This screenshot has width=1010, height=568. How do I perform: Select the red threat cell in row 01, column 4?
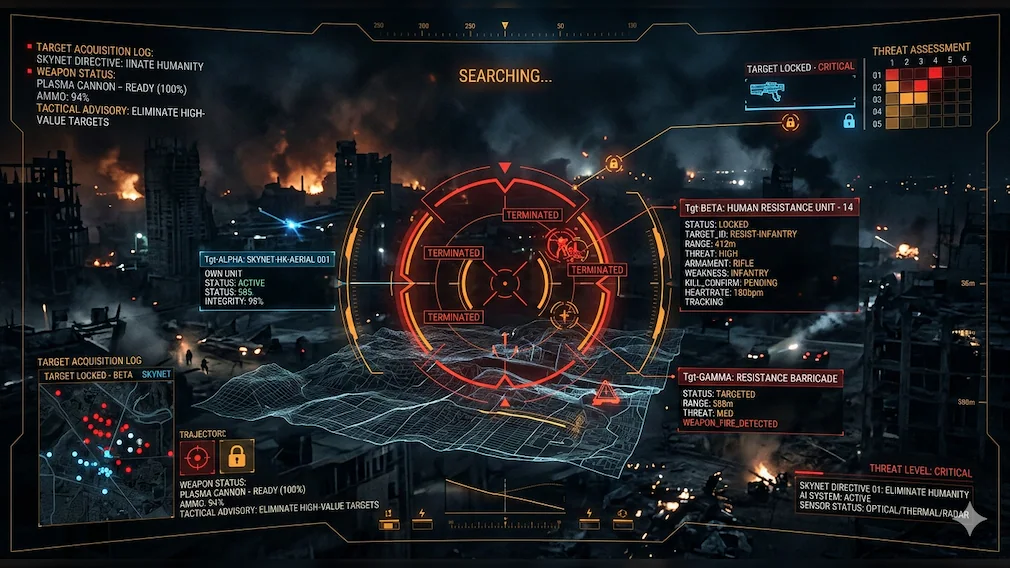point(935,73)
